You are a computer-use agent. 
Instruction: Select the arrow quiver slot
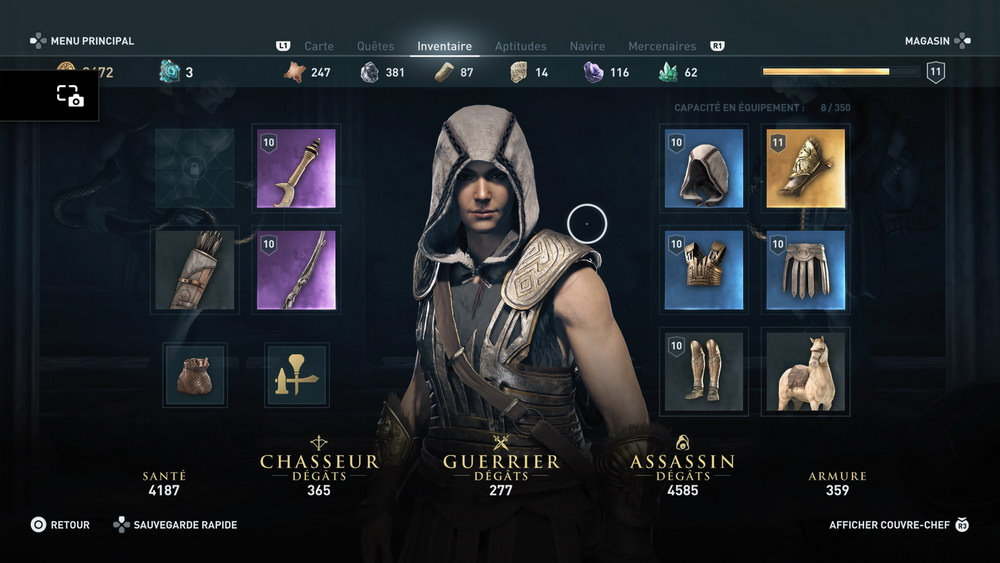[x=195, y=270]
